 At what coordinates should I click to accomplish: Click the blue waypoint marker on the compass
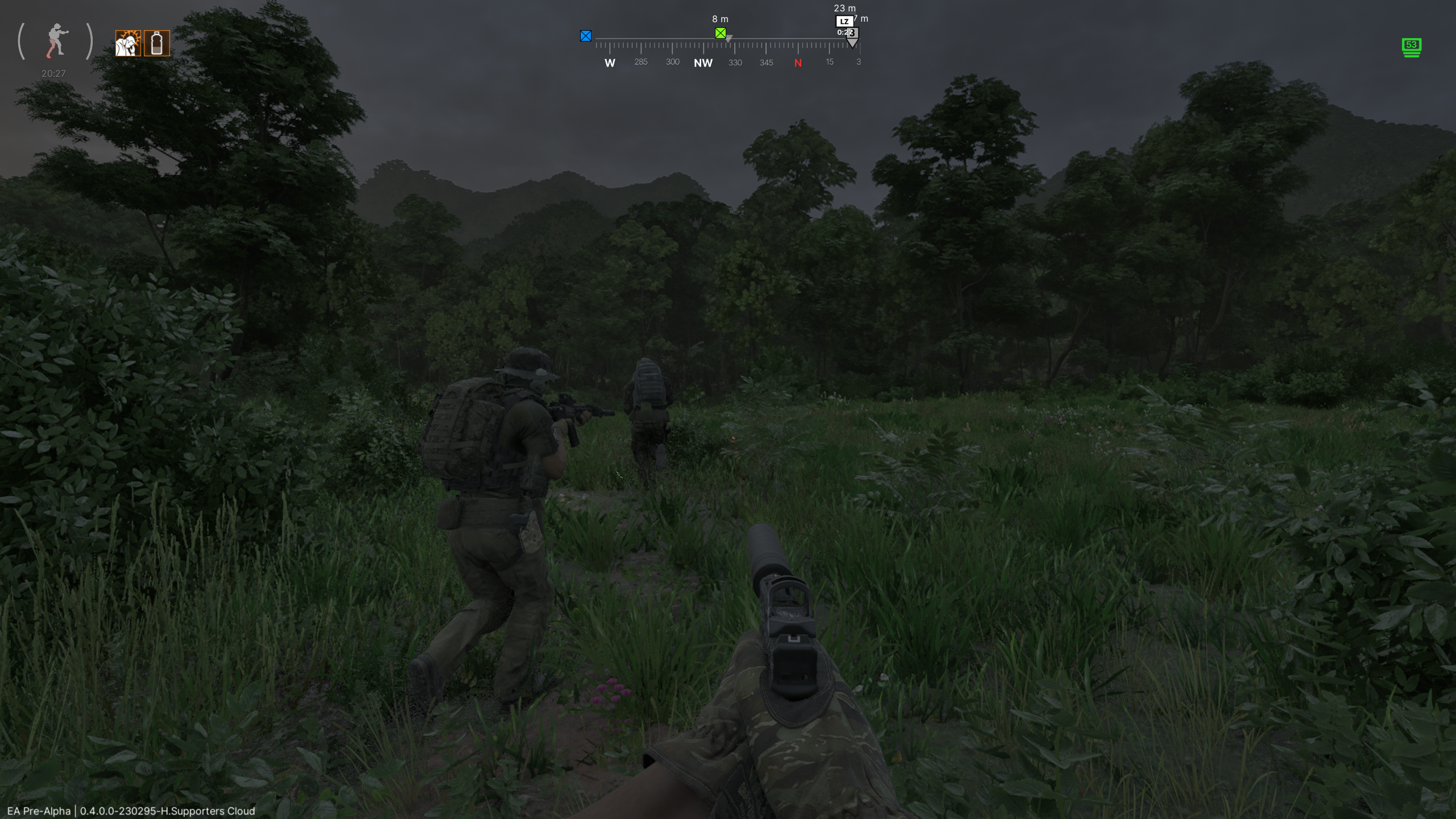(x=586, y=35)
